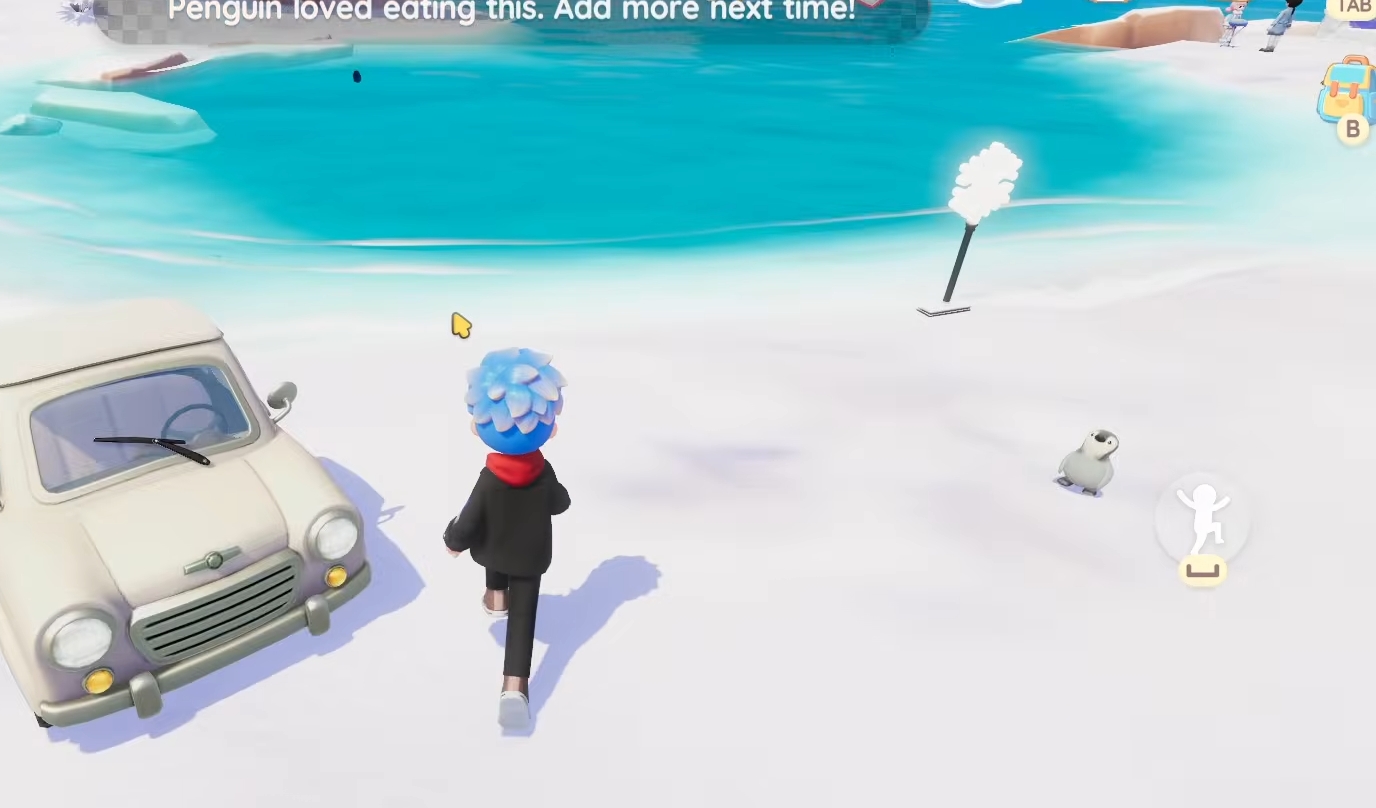
Task: Open the backpack inventory icon
Action: tap(1348, 92)
